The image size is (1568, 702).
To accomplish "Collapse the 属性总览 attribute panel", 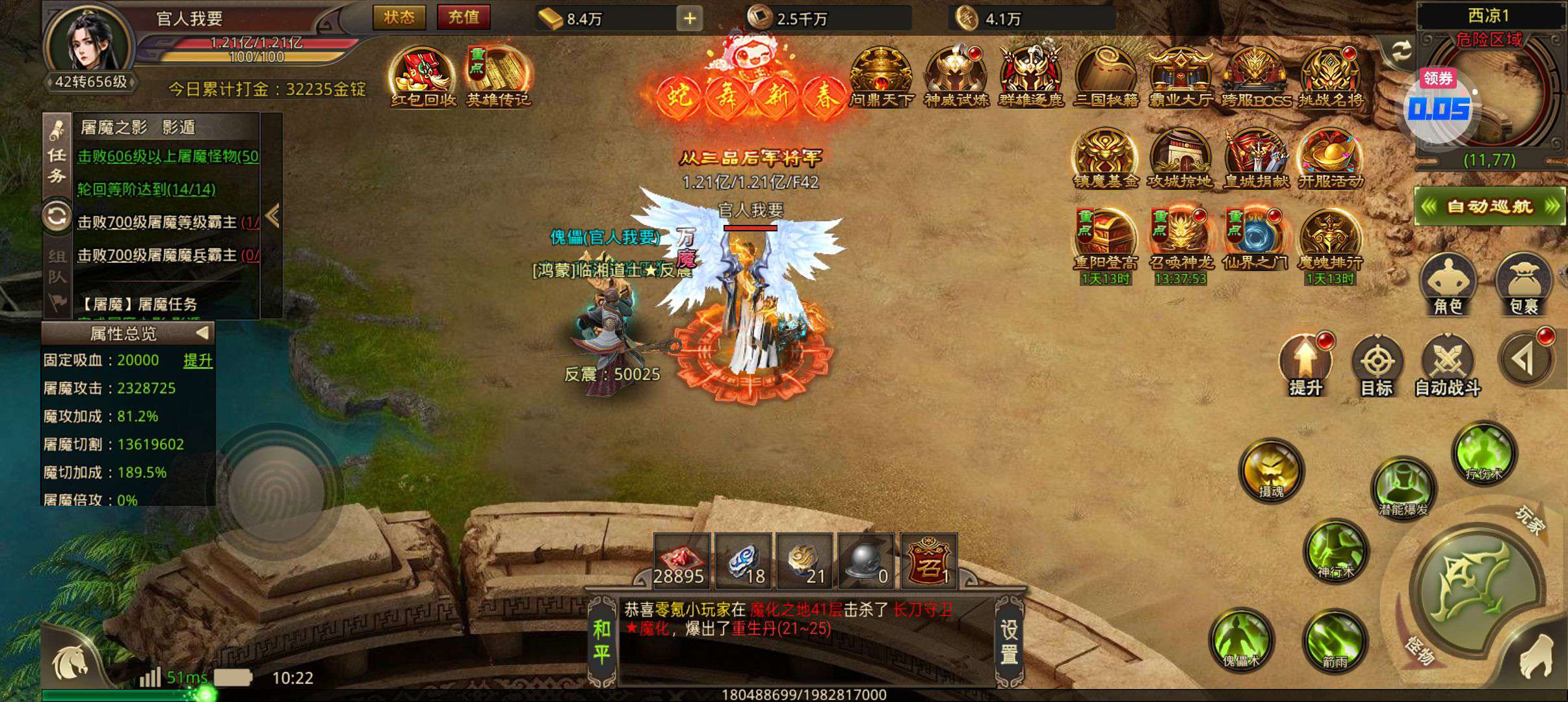I will (202, 333).
